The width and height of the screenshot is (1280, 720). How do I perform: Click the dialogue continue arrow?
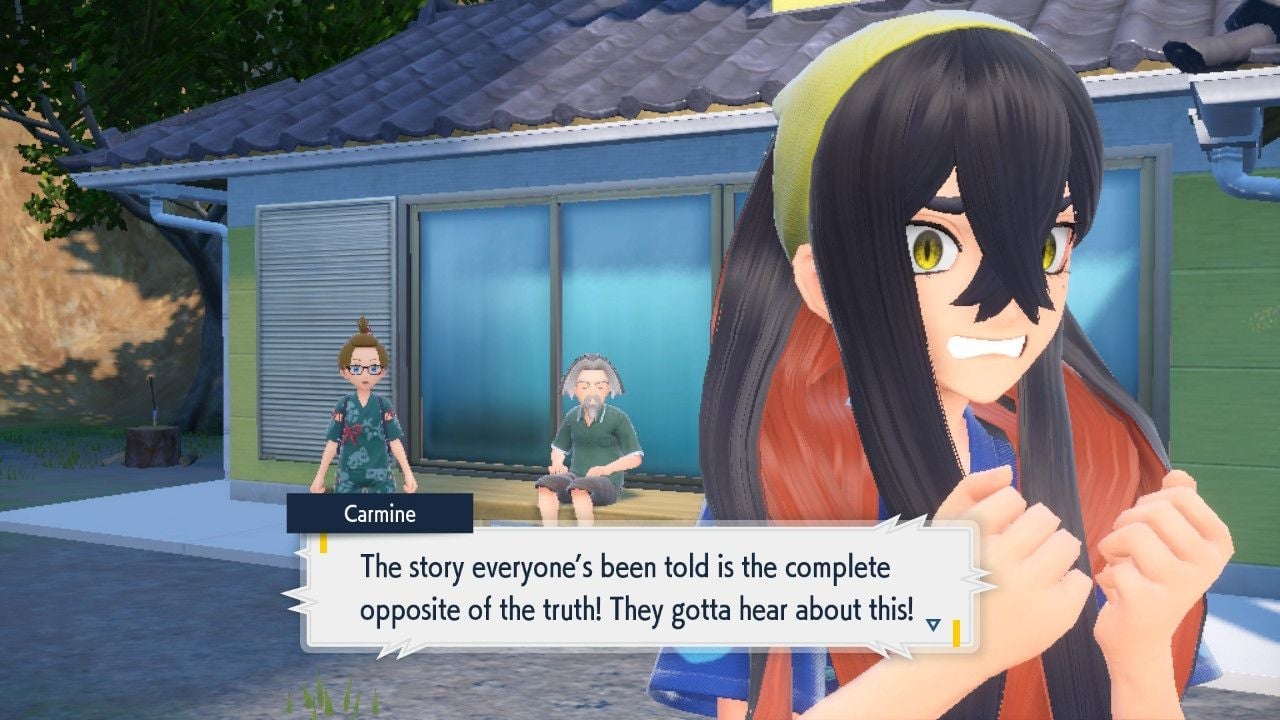(934, 625)
